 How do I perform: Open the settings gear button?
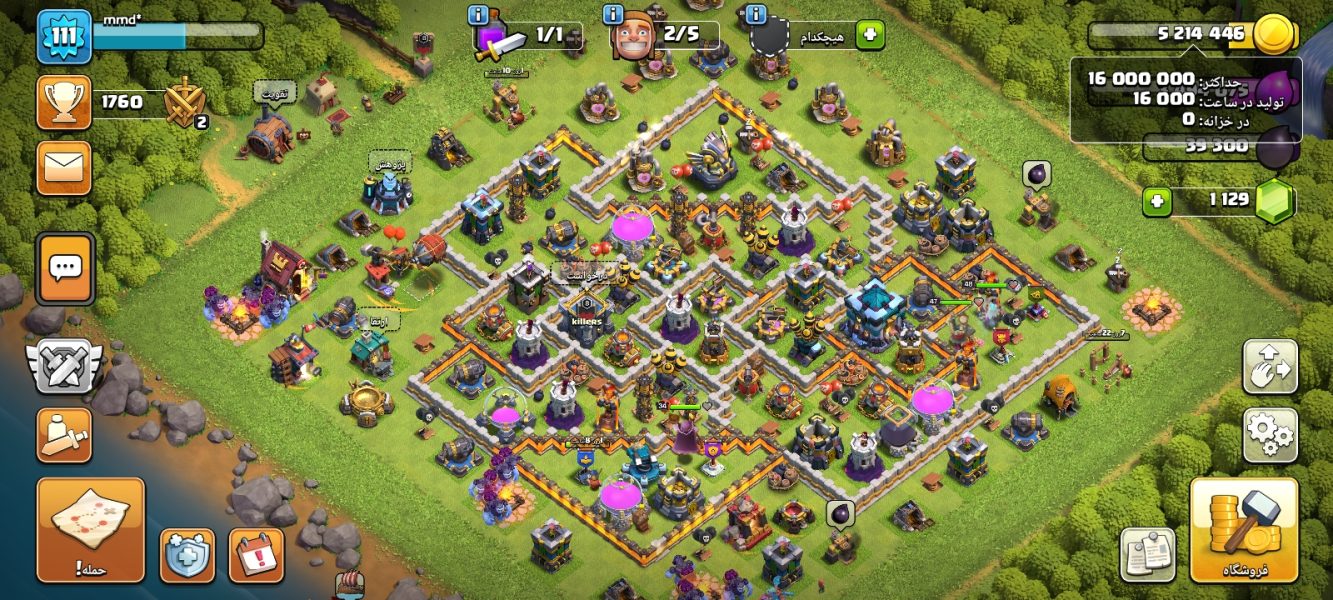[1270, 435]
